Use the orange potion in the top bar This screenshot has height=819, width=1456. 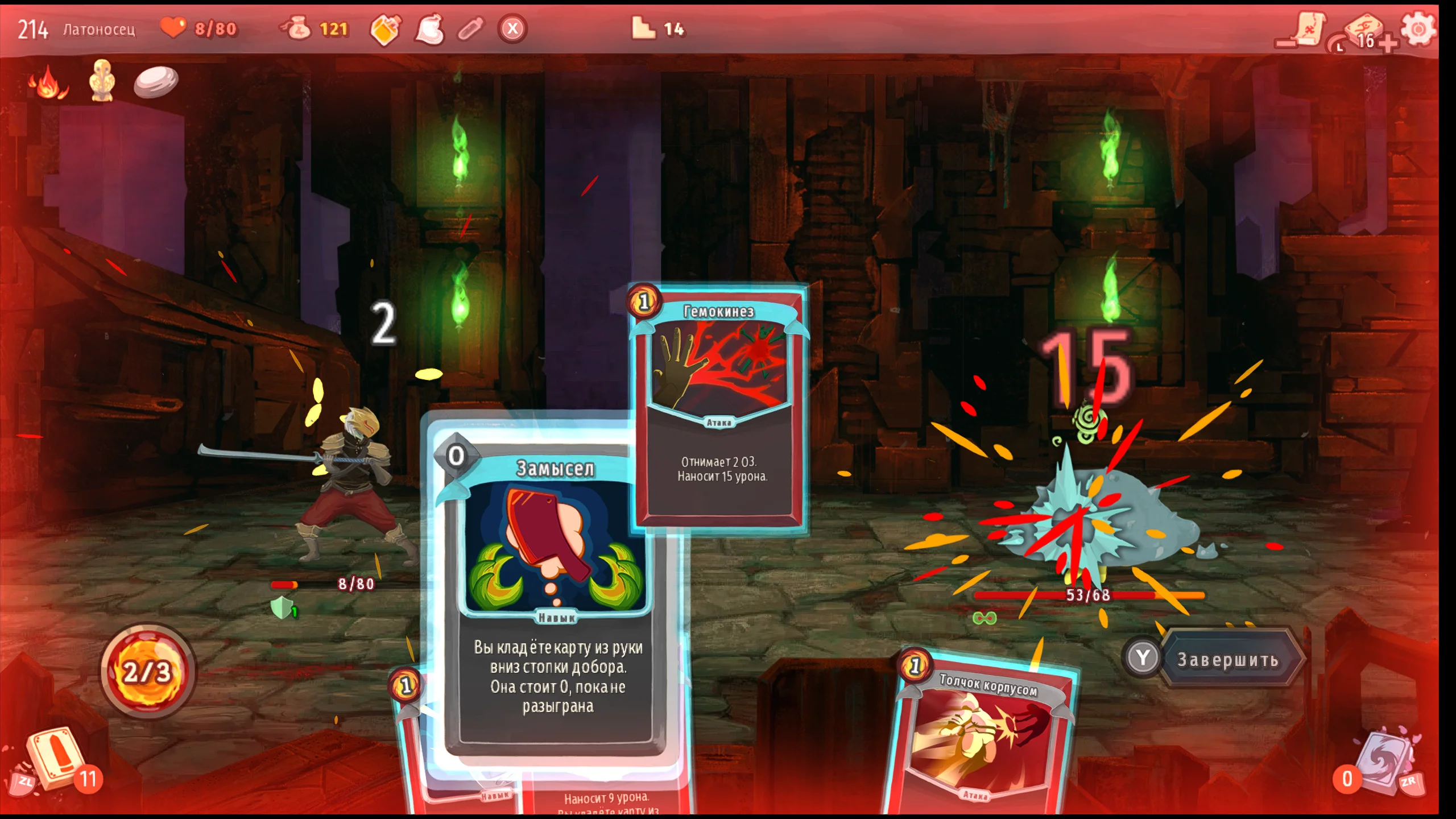coord(386,30)
